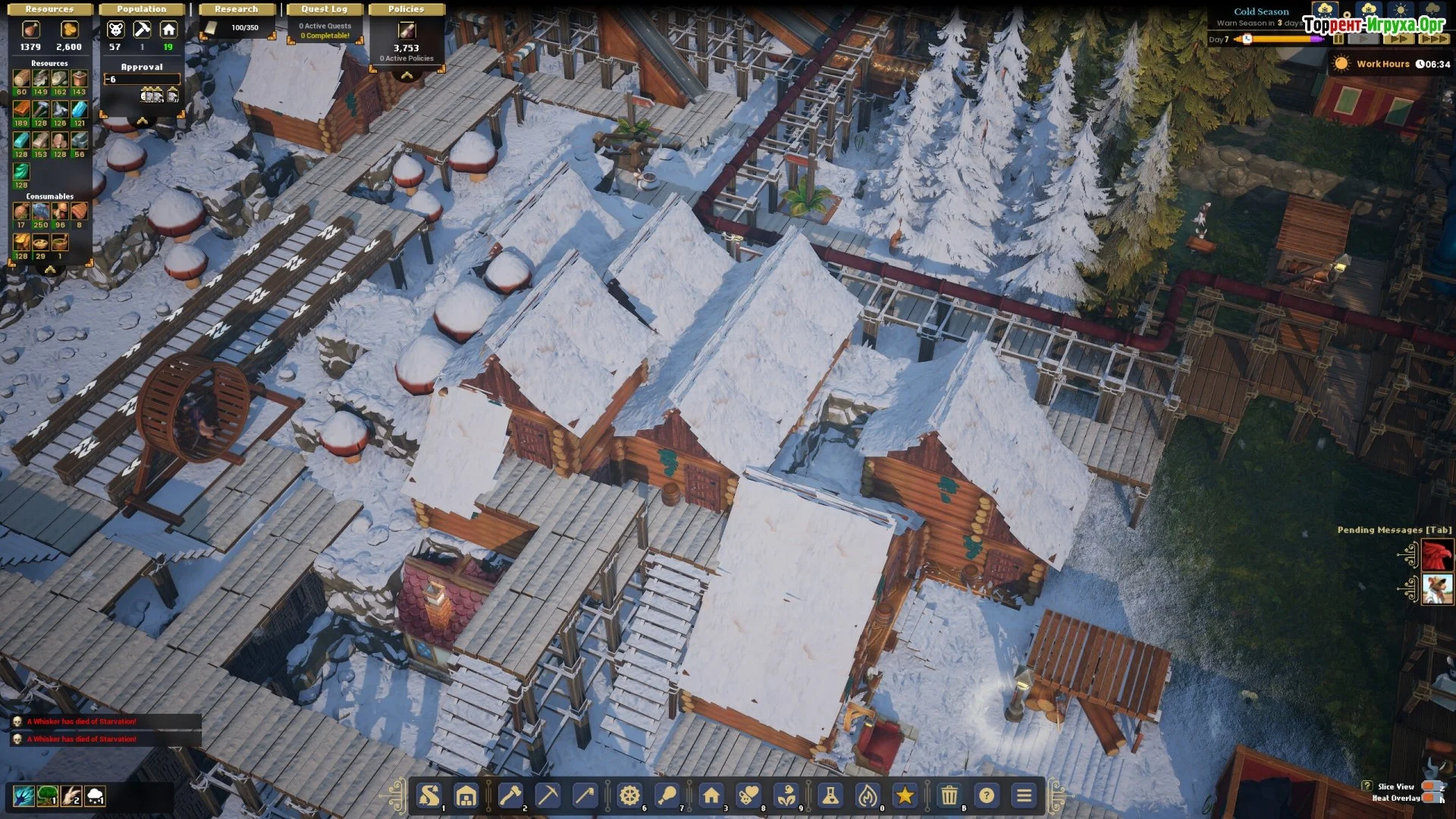Viewport: 1456px width, 819px height.
Task: Open the drumstick food buildings category
Action: pos(668,795)
